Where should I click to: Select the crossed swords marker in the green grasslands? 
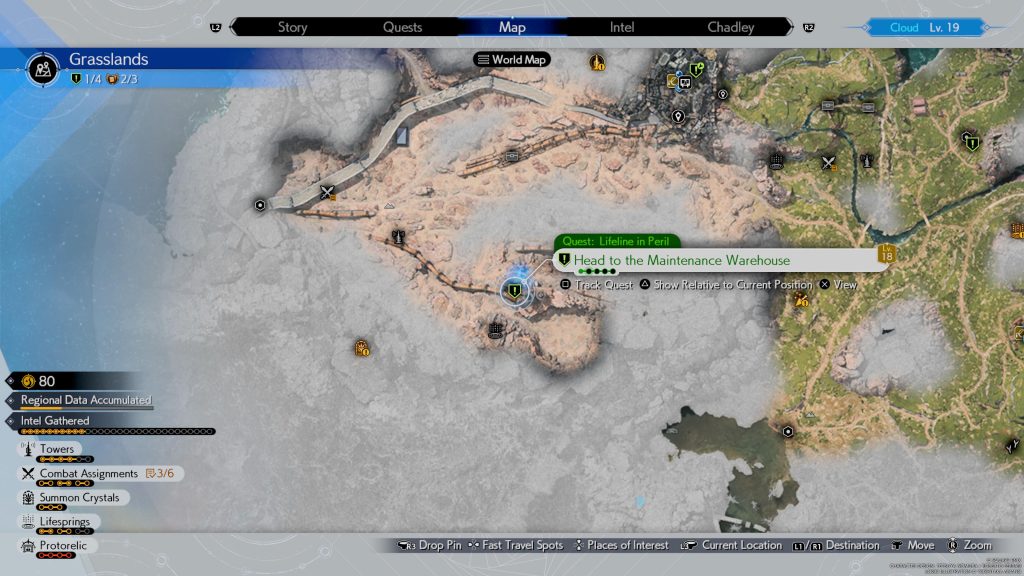(829, 163)
